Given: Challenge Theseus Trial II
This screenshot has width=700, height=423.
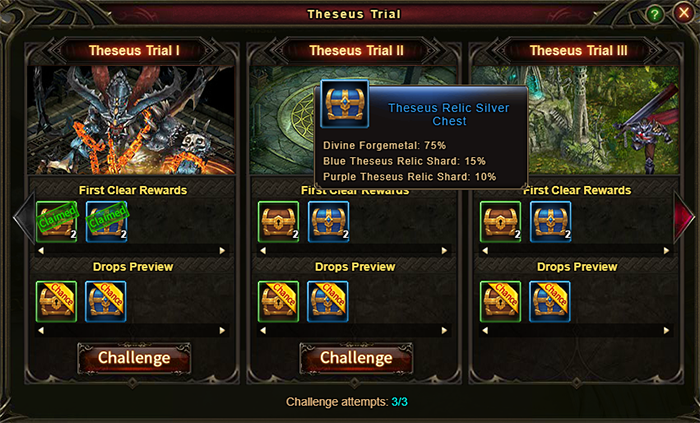Looking at the screenshot, I should 356,357.
